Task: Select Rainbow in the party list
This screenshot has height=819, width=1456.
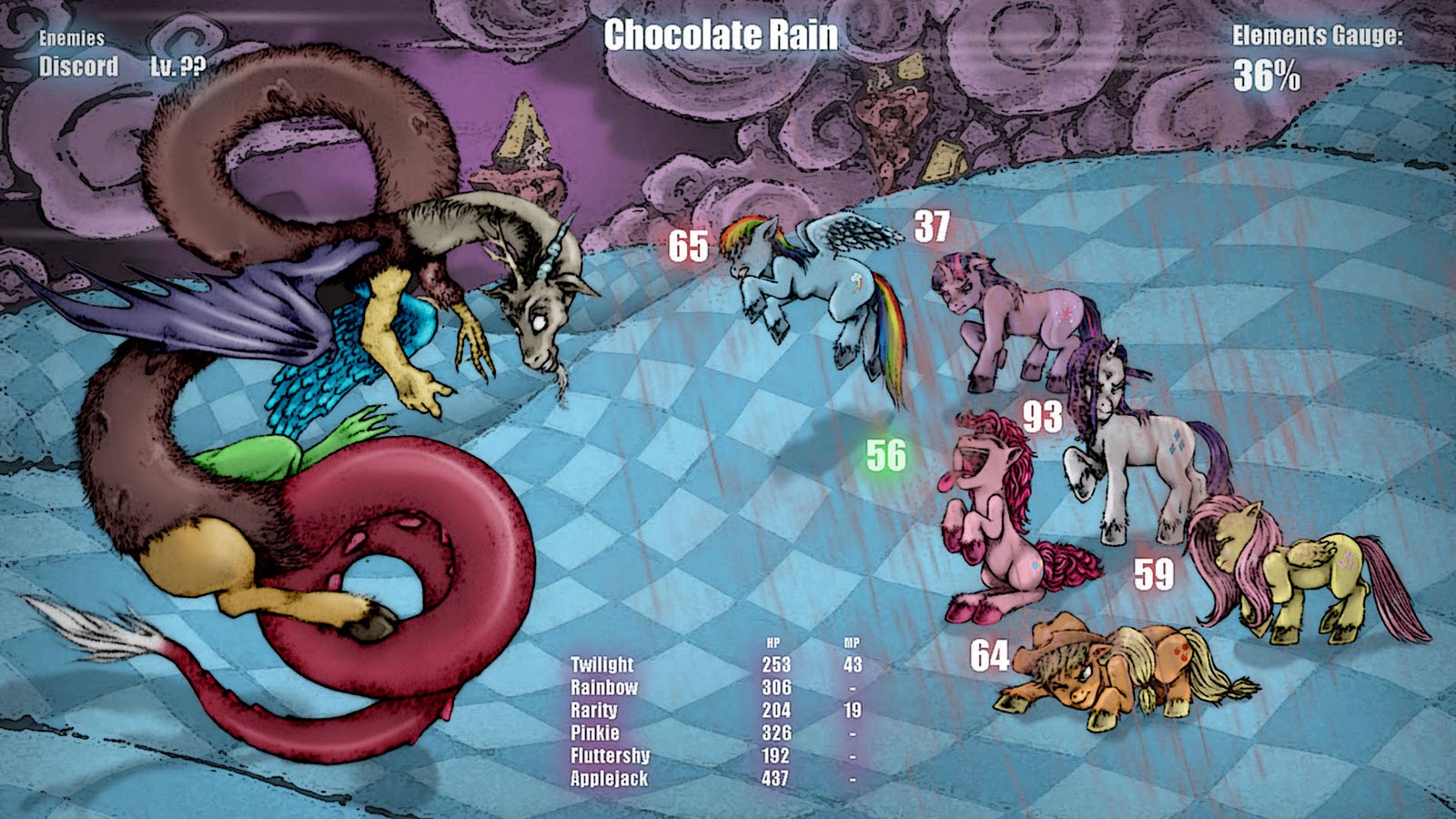Action: [x=604, y=688]
